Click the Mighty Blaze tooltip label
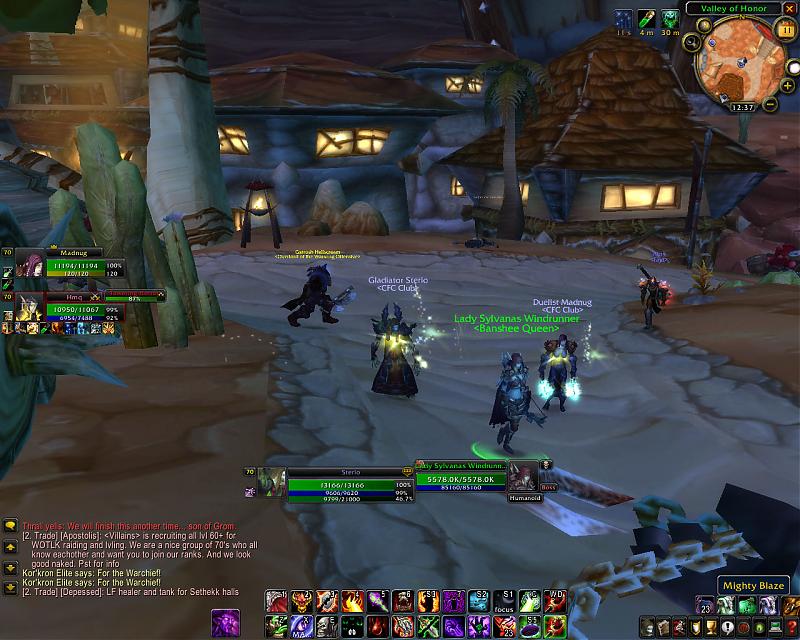The width and height of the screenshot is (800, 640). click(753, 585)
